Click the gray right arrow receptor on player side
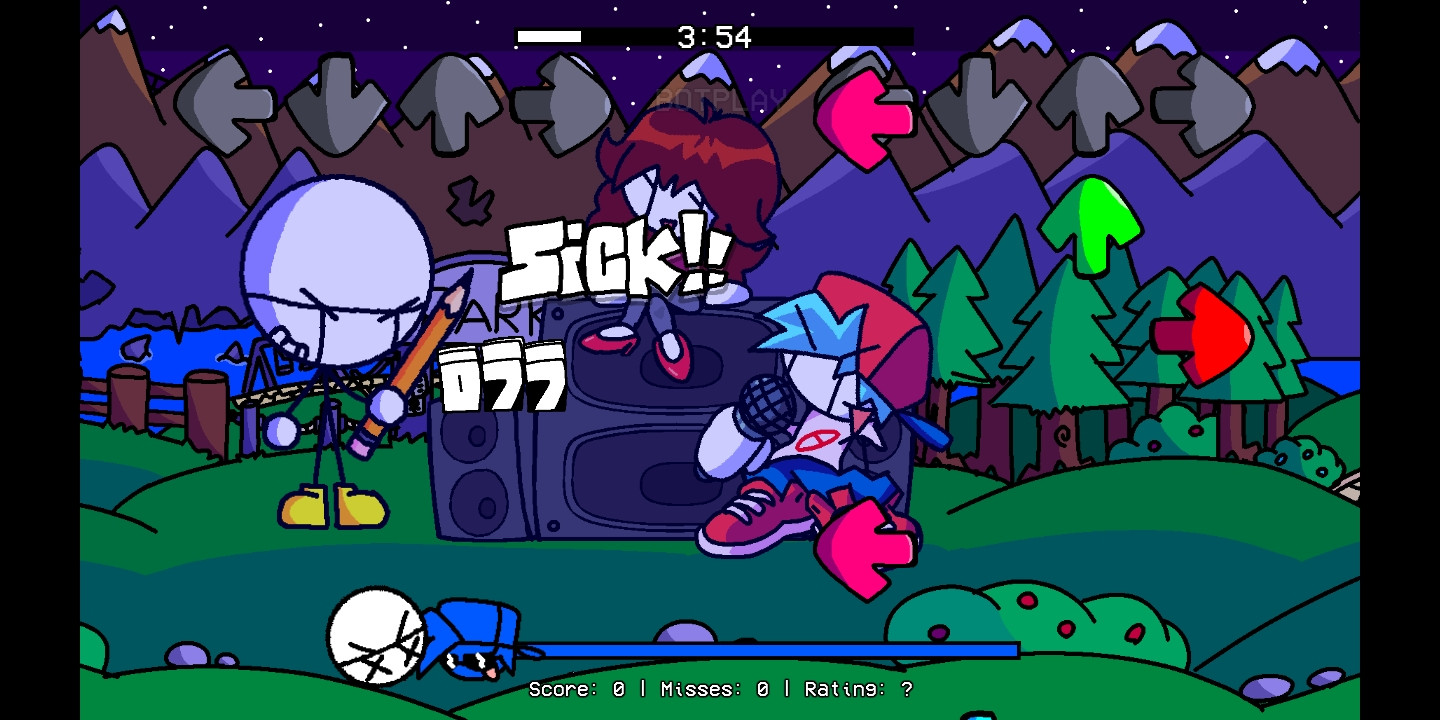1440x720 pixels. click(x=1200, y=100)
